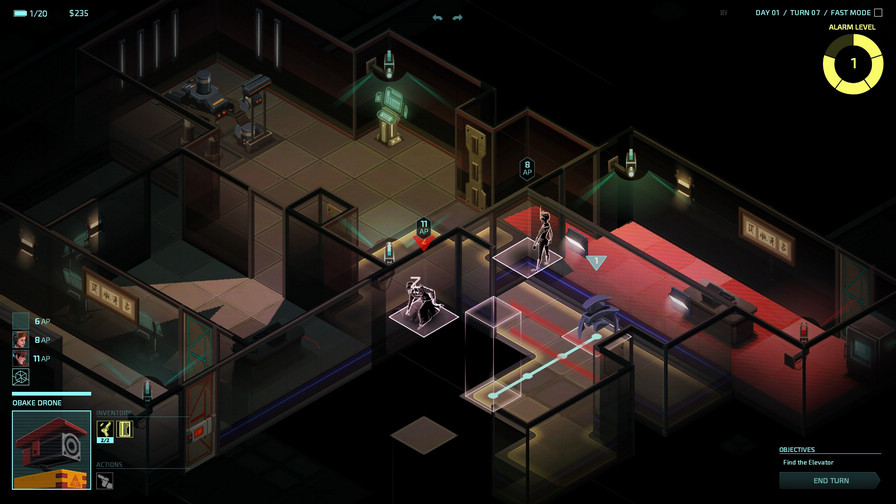Select the 2/2 charge item in inventory
Image resolution: width=896 pixels, height=504 pixels.
click(105, 430)
